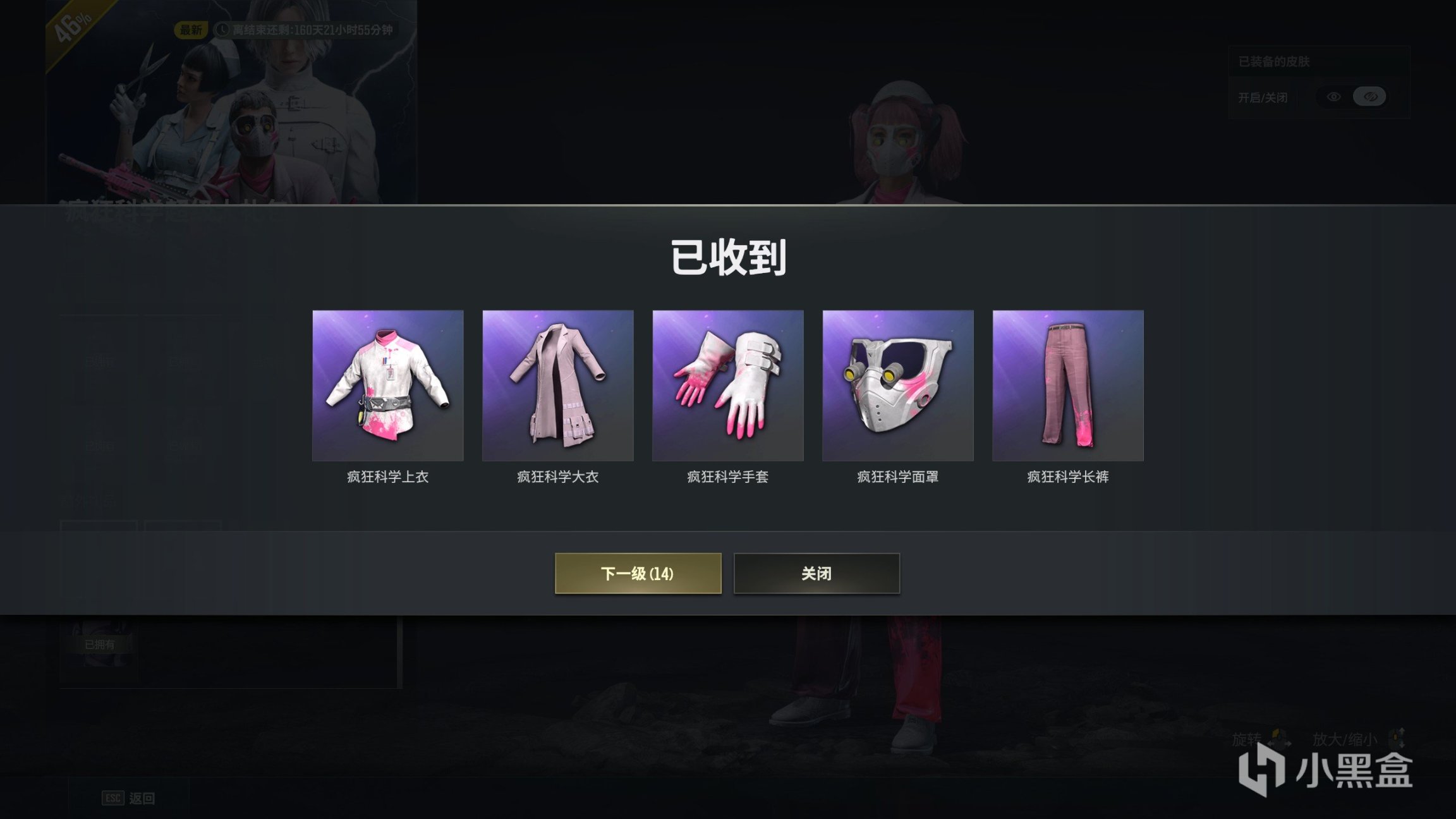Enable skin visibility with the eye icon

(1332, 97)
